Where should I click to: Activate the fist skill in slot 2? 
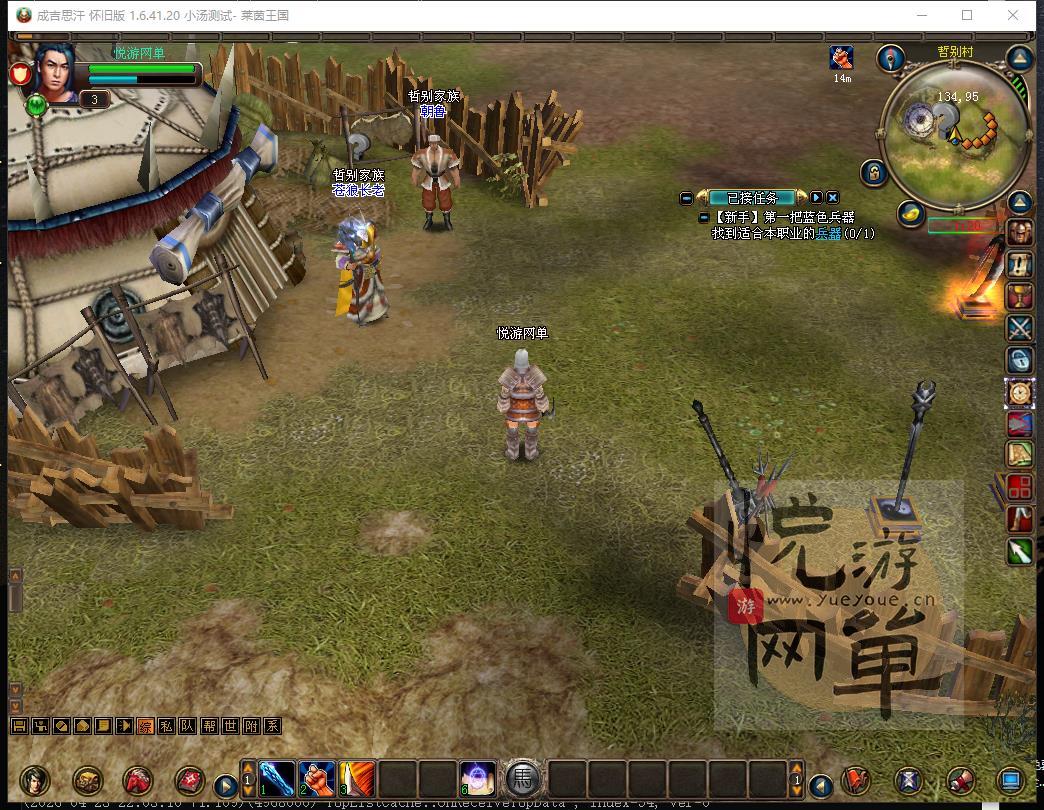[x=317, y=778]
